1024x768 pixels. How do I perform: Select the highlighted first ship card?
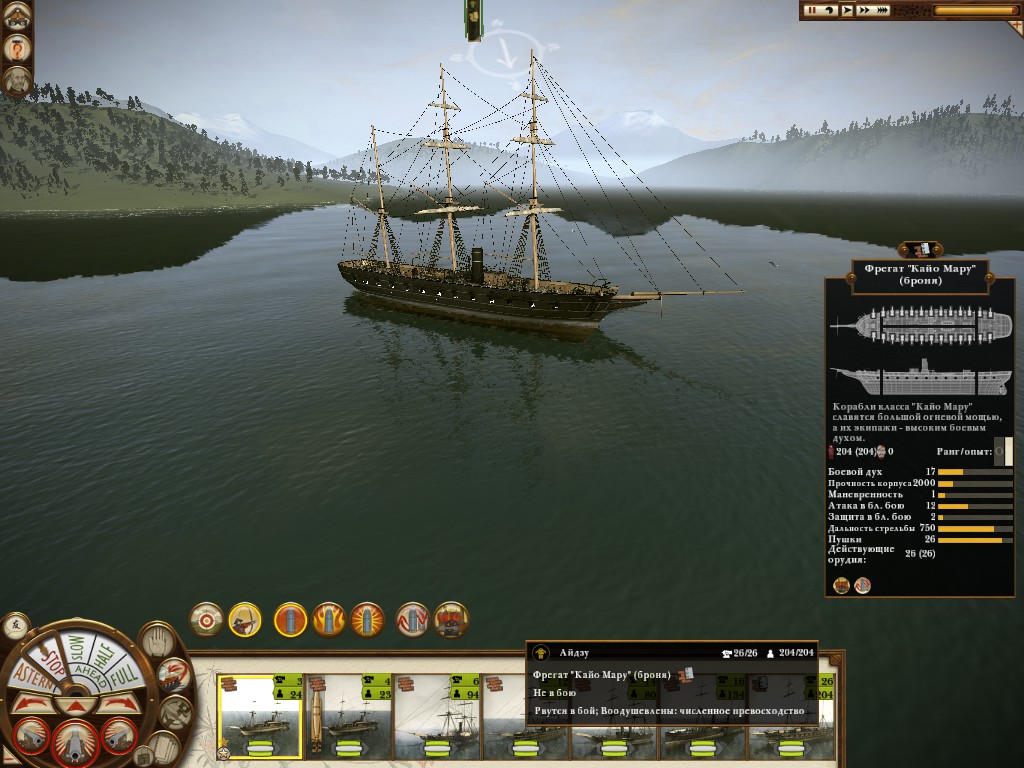coord(260,716)
